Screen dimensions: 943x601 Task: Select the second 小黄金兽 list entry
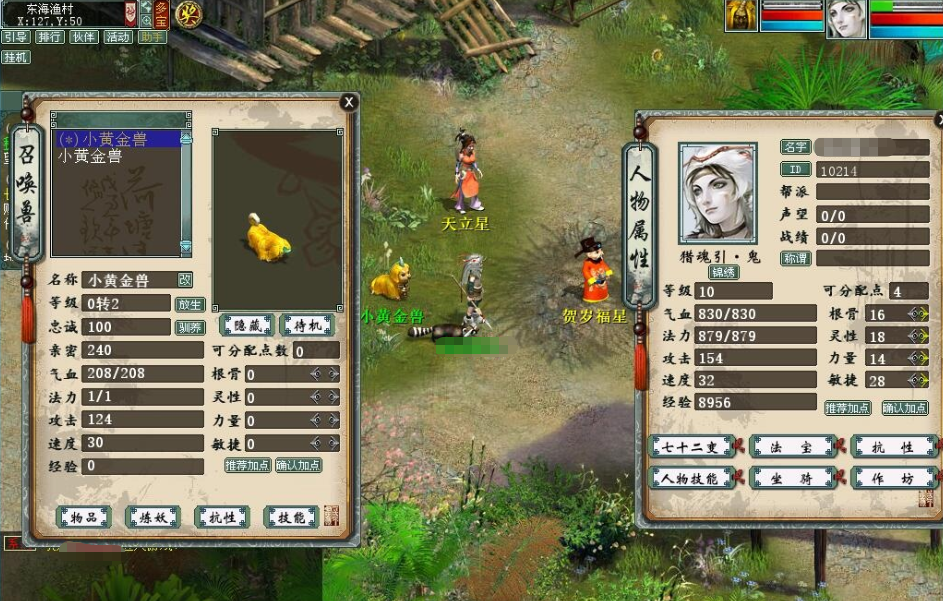pyautogui.click(x=90, y=156)
